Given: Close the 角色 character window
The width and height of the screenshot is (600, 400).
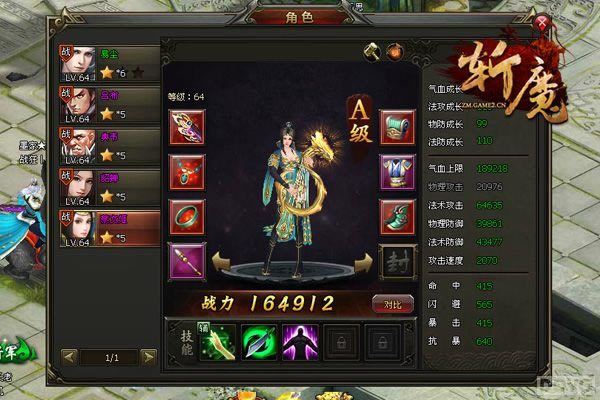Looking at the screenshot, I should click(543, 21).
